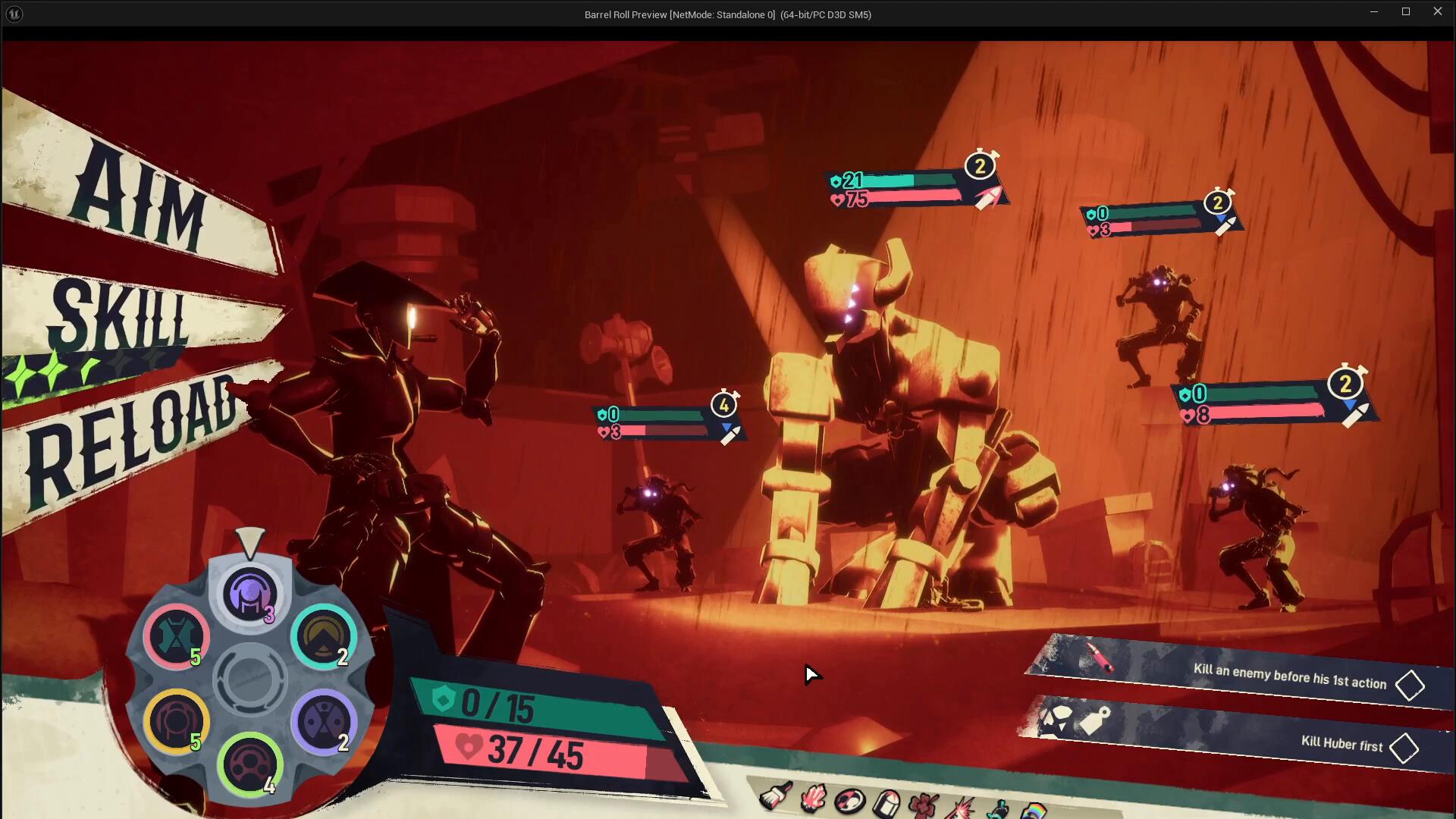
Task: Click the red flower item icon
Action: click(x=922, y=805)
